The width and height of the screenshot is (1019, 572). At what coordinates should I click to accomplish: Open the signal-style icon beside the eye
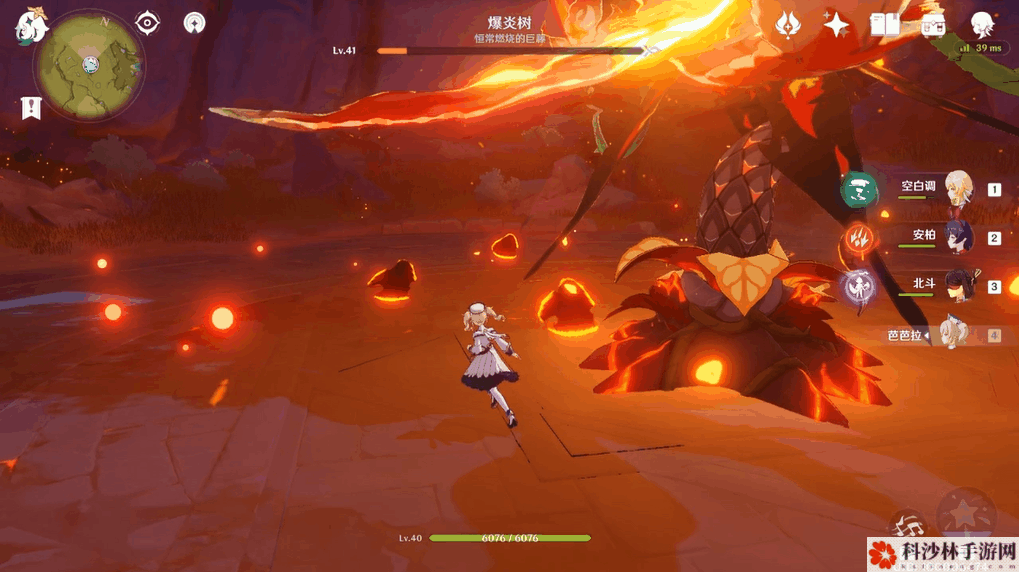[x=194, y=23]
